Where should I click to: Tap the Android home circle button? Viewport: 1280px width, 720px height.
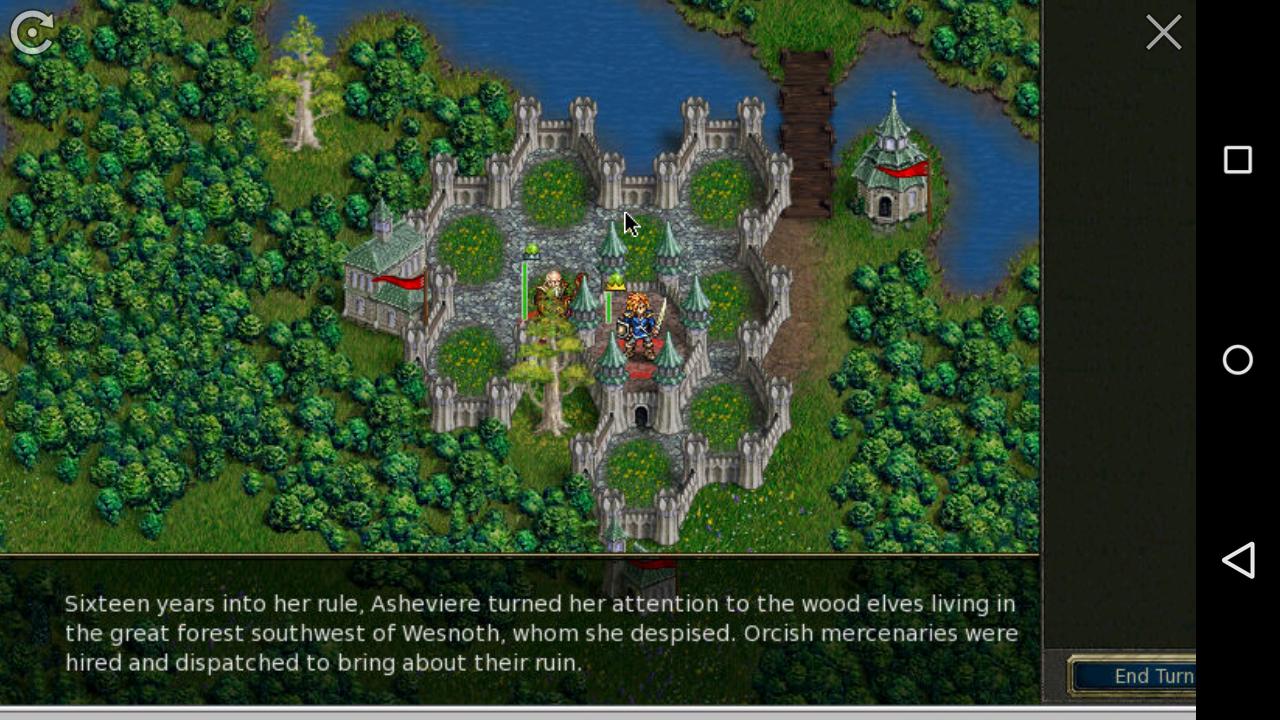click(x=1238, y=360)
